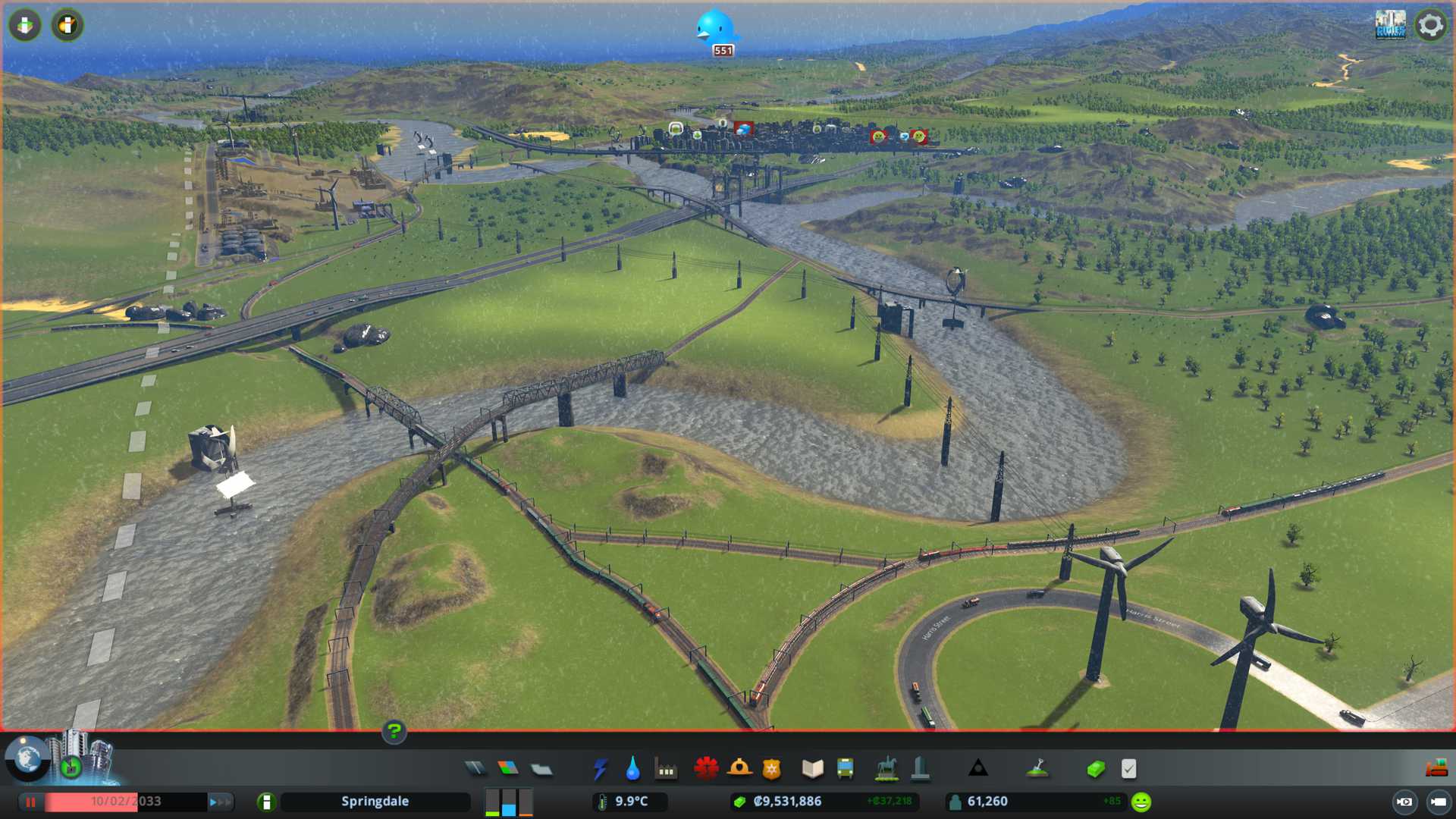Screen dimensions: 1456x819
Task: Open the Landscaping shovel tool
Action: 1037,769
